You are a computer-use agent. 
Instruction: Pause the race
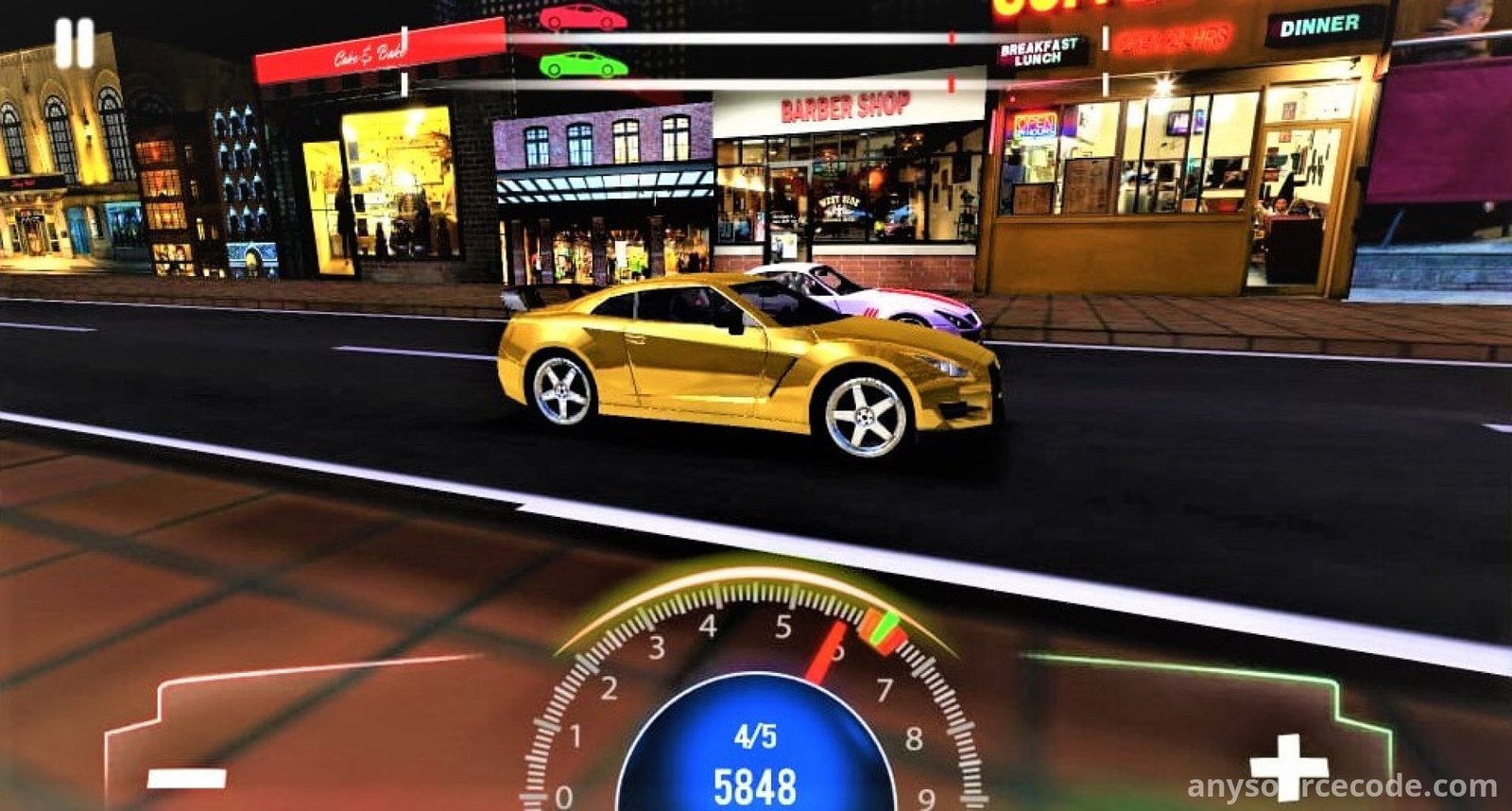74,43
